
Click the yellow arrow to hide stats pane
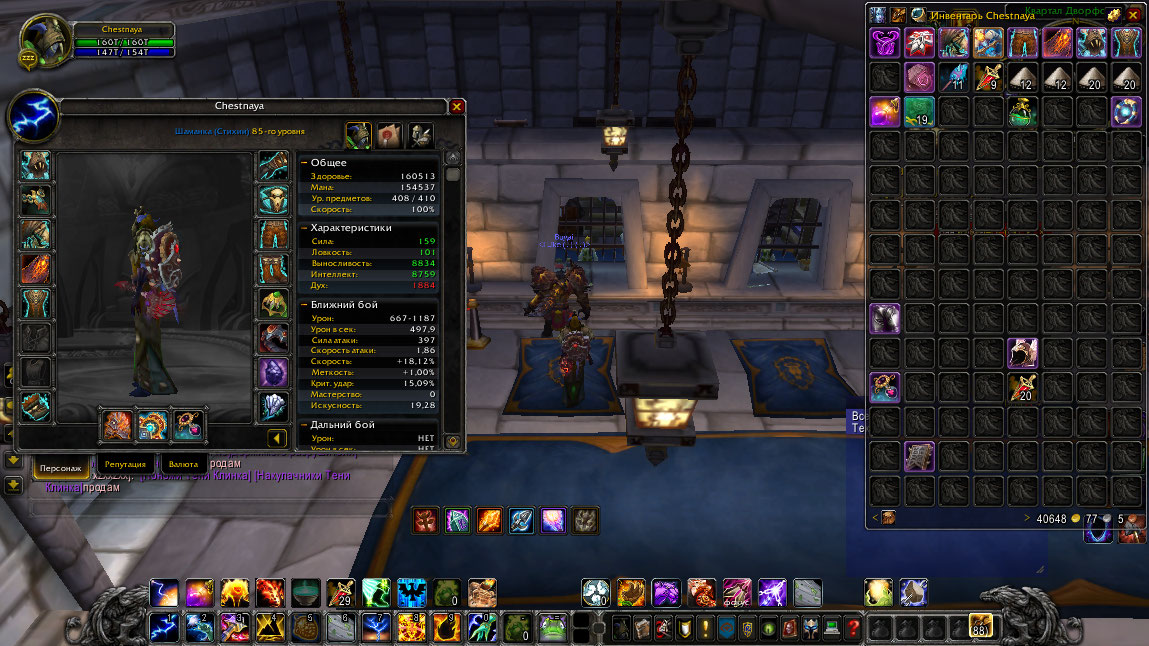pos(278,438)
